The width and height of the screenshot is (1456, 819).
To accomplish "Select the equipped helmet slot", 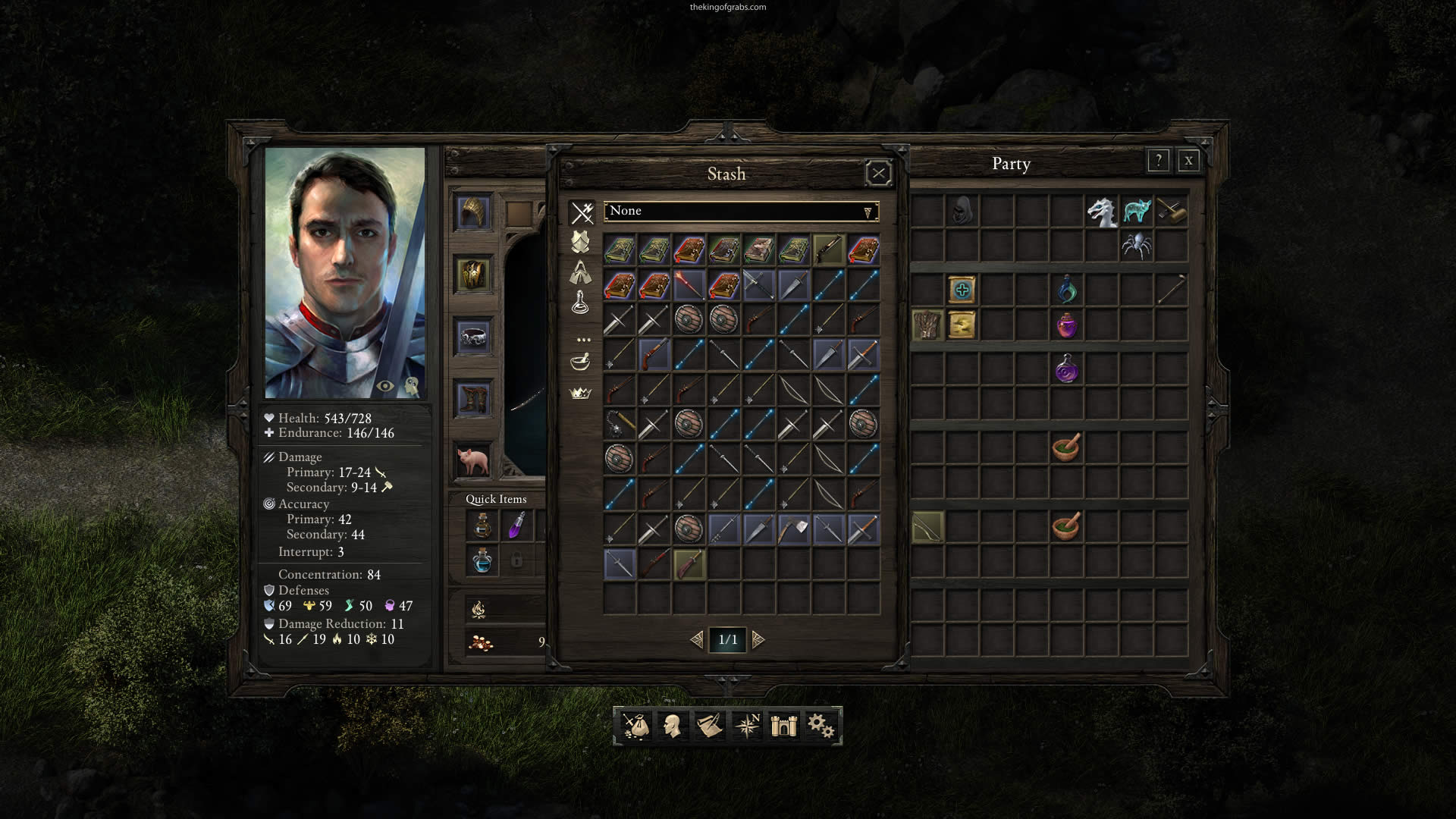I will [473, 212].
